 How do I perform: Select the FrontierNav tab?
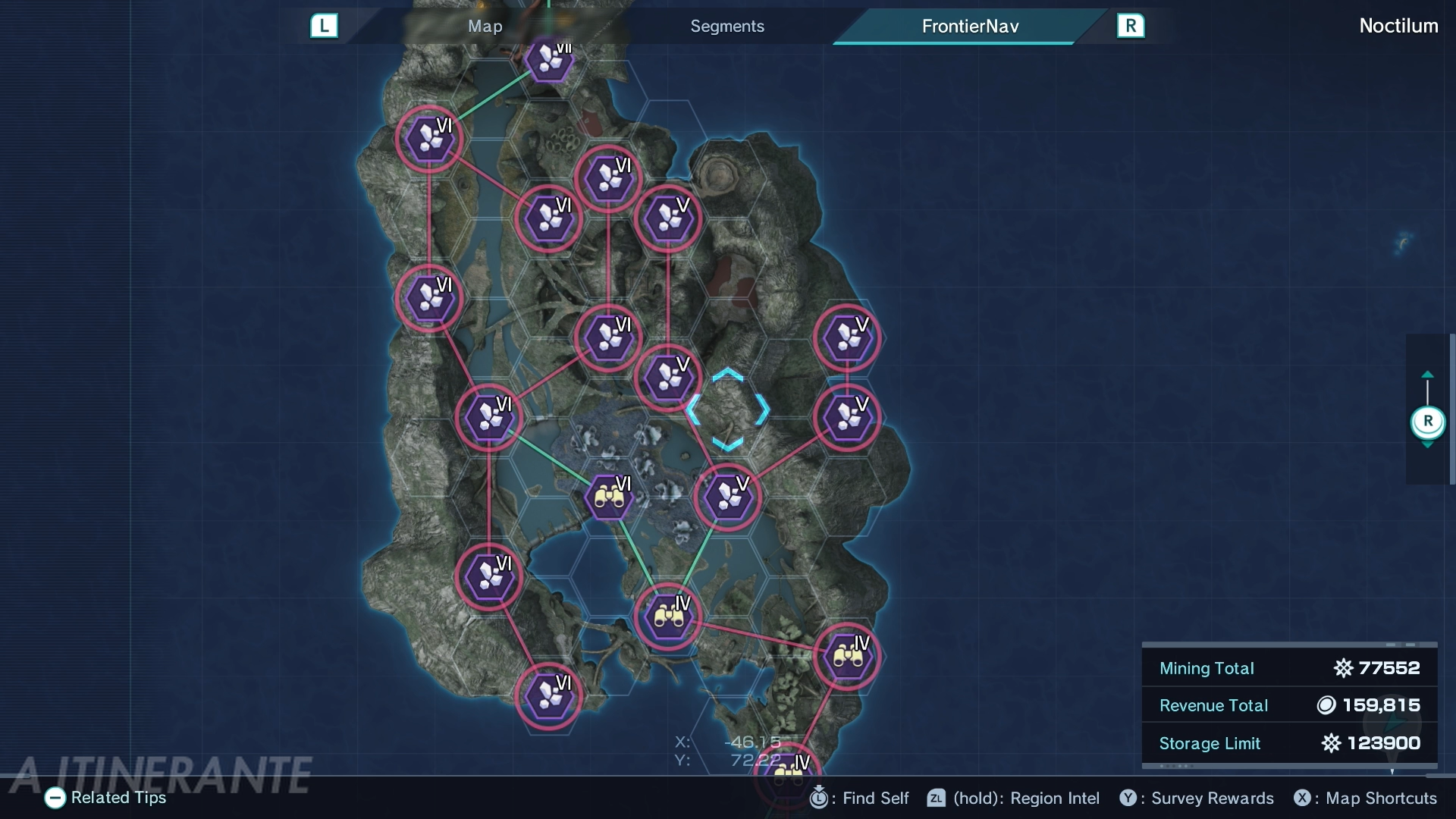coord(969,27)
